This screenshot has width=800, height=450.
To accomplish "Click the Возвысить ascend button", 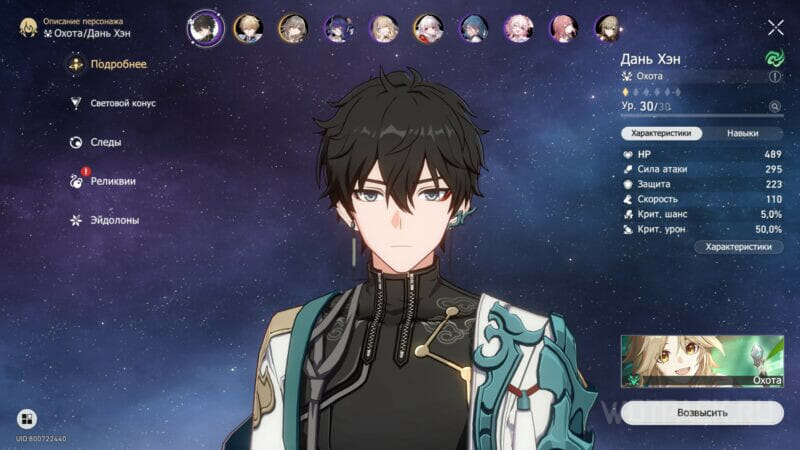I will tap(702, 412).
